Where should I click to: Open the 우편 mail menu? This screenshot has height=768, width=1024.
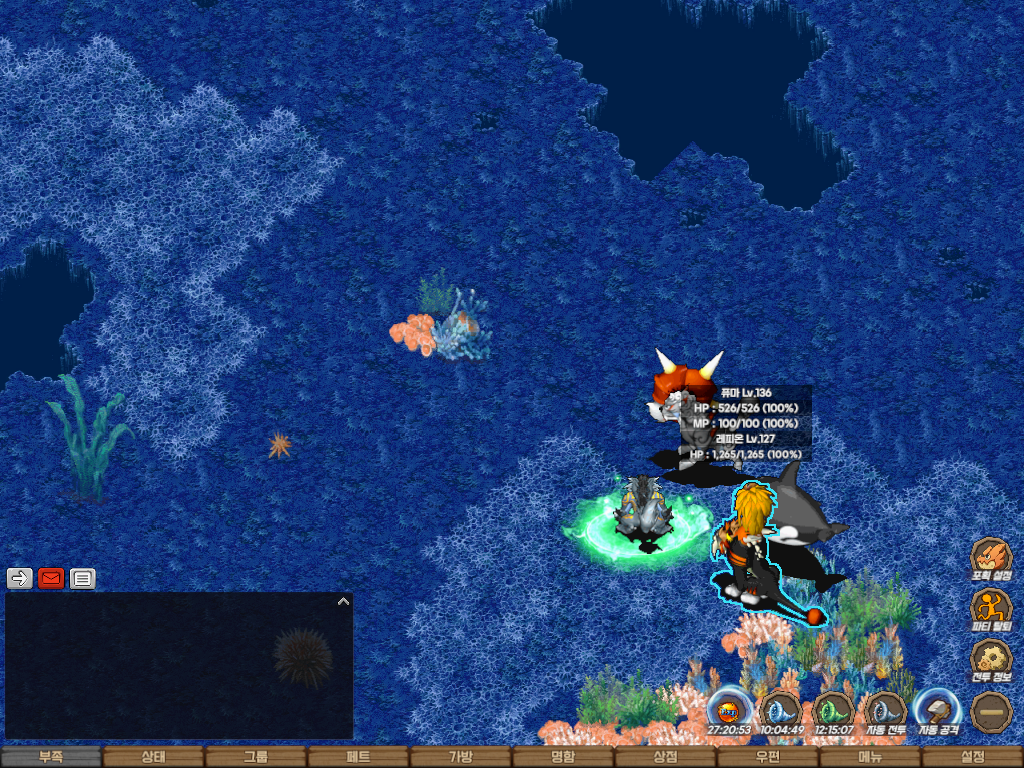click(767, 757)
